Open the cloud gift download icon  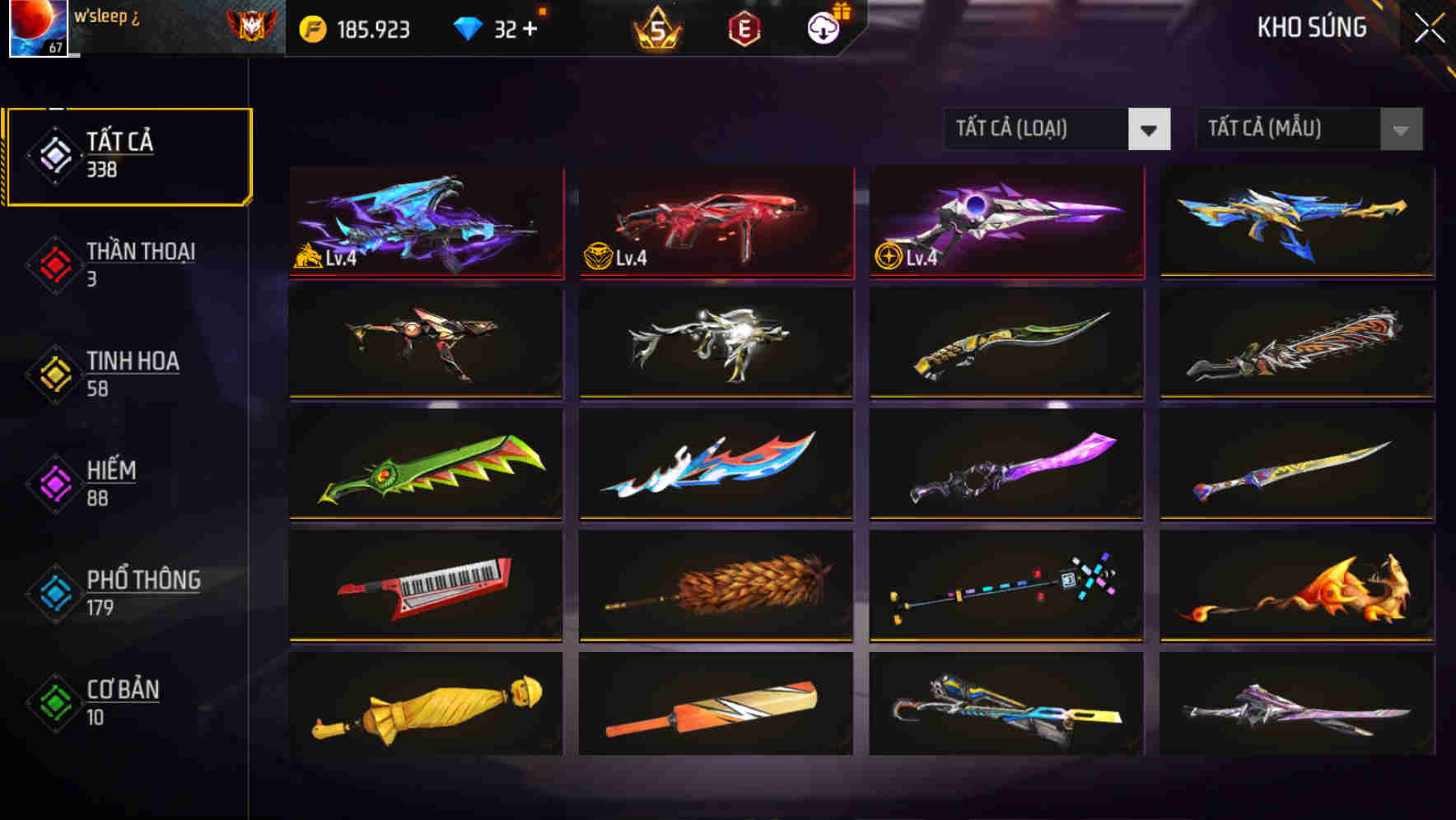pos(821,27)
